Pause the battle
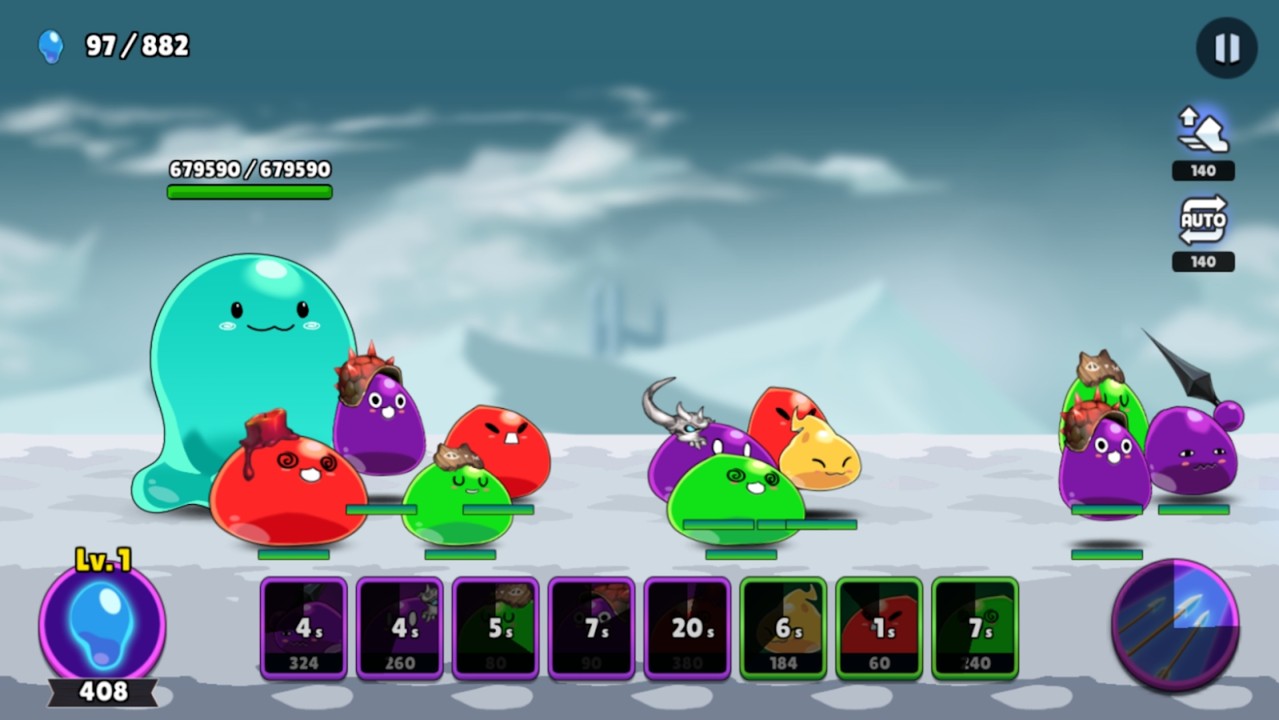Viewport: 1279px width, 720px height. 1226,48
